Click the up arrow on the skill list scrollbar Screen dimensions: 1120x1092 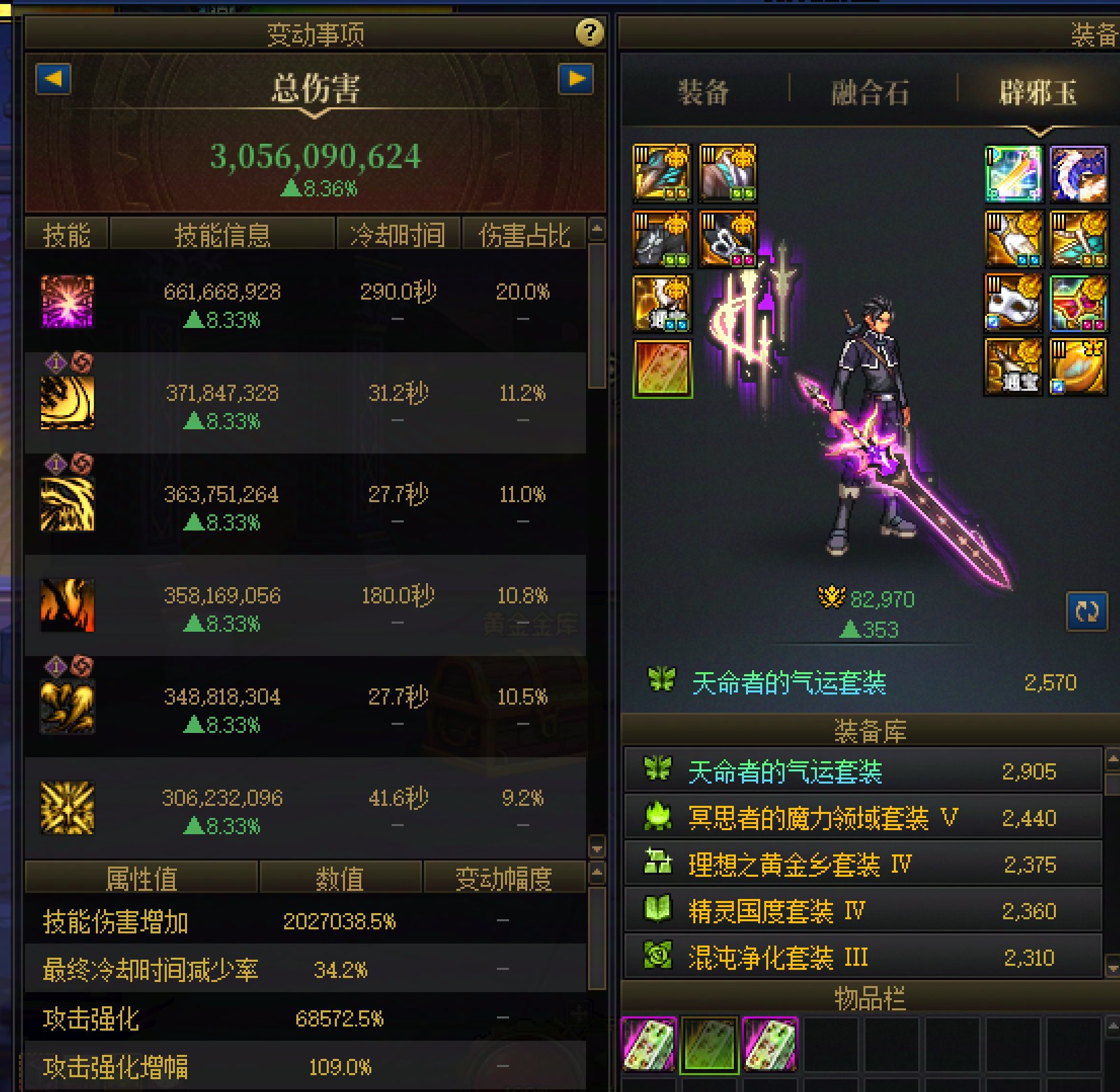pyautogui.click(x=597, y=229)
